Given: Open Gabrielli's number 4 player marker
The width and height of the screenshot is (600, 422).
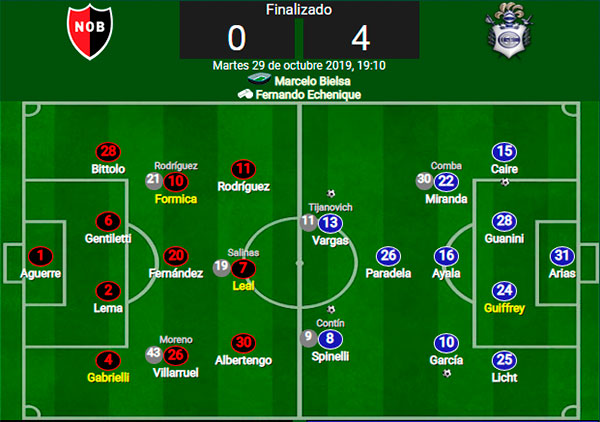Looking at the screenshot, I should click(x=108, y=360).
